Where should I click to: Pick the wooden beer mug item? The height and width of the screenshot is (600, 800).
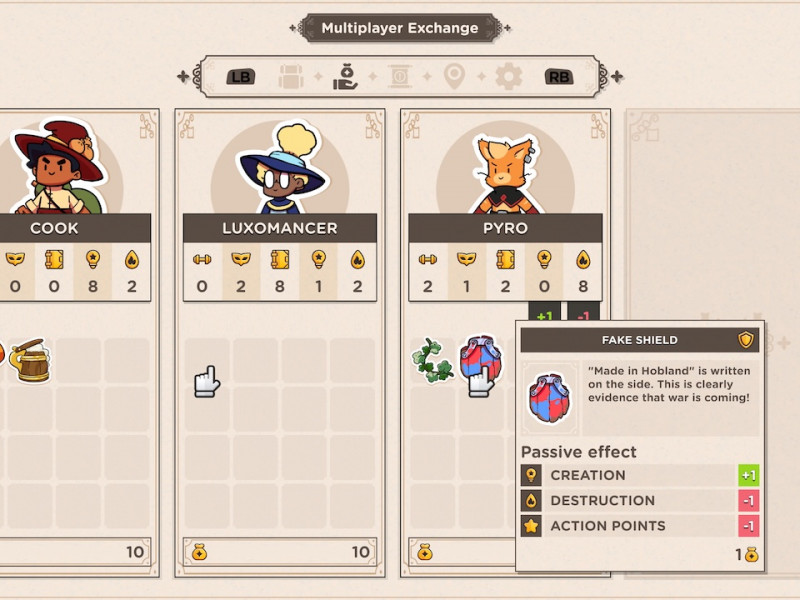(x=32, y=360)
